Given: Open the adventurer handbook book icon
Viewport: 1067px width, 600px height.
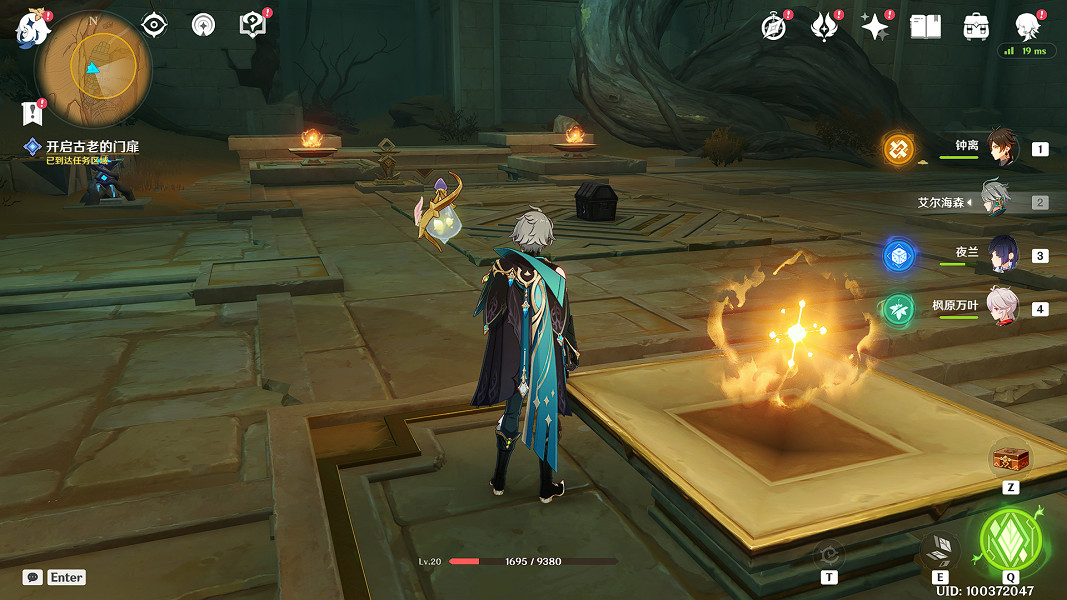Looking at the screenshot, I should coord(925,27).
